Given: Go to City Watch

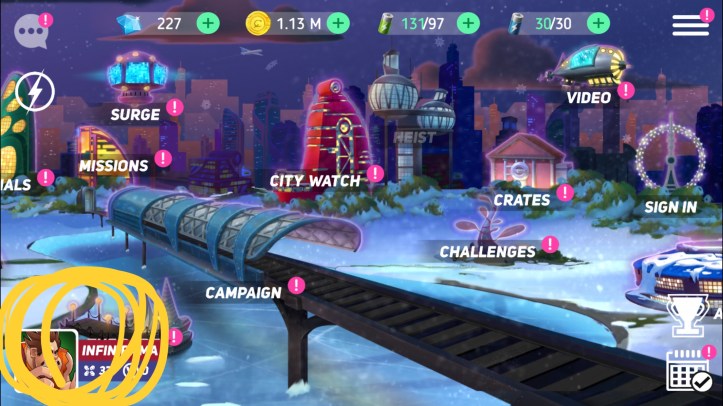Looking at the screenshot, I should [314, 180].
